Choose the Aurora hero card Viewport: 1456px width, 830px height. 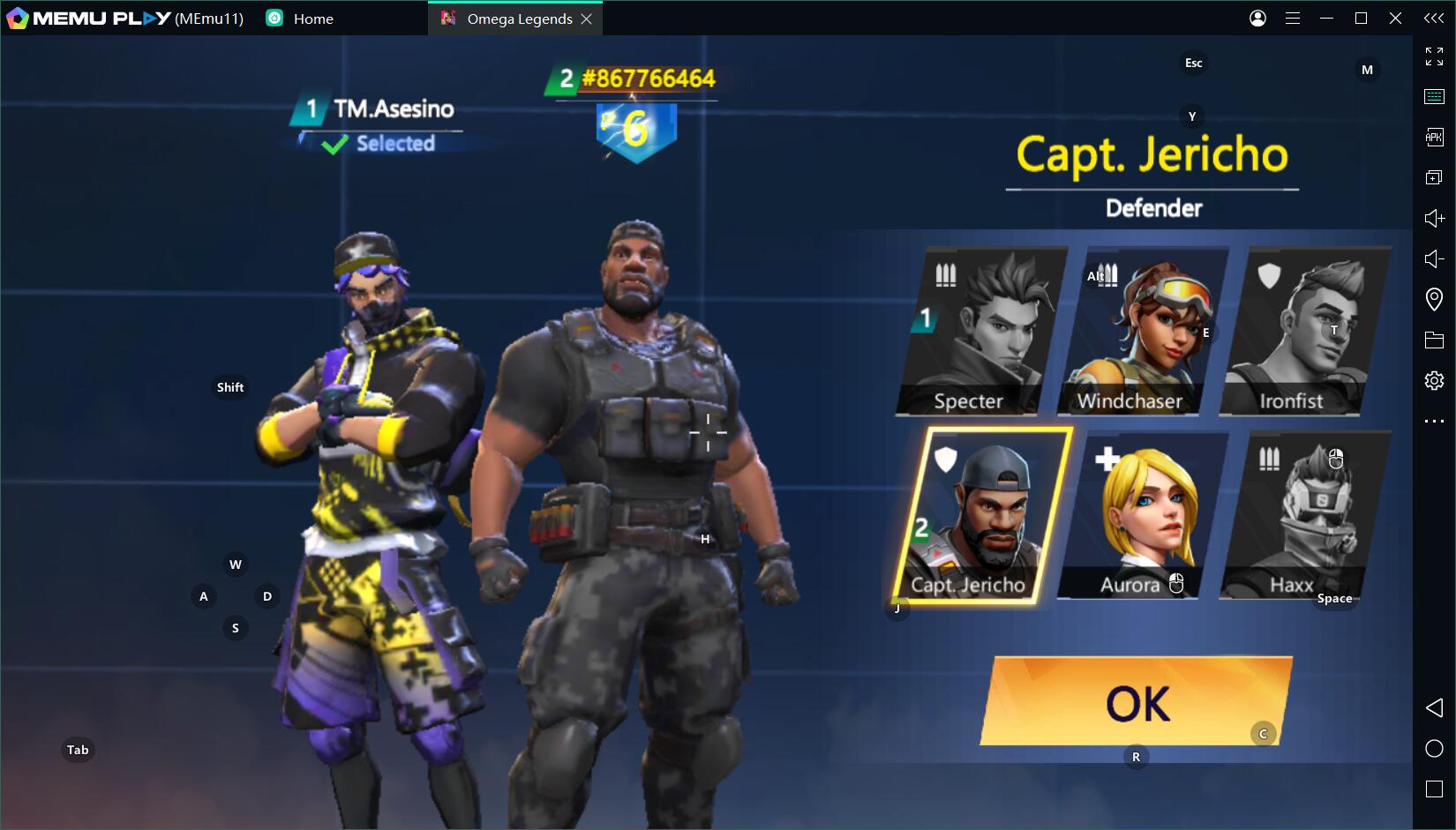[x=1143, y=516]
